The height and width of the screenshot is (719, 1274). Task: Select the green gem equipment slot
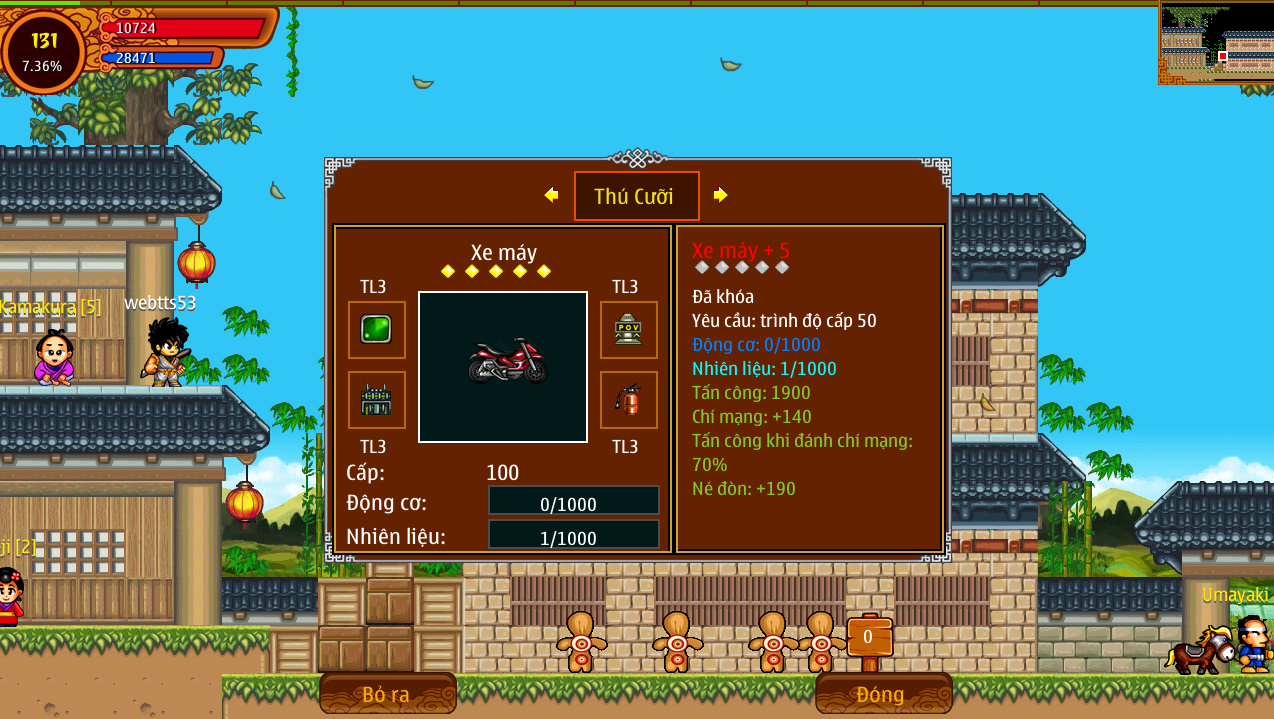[376, 329]
